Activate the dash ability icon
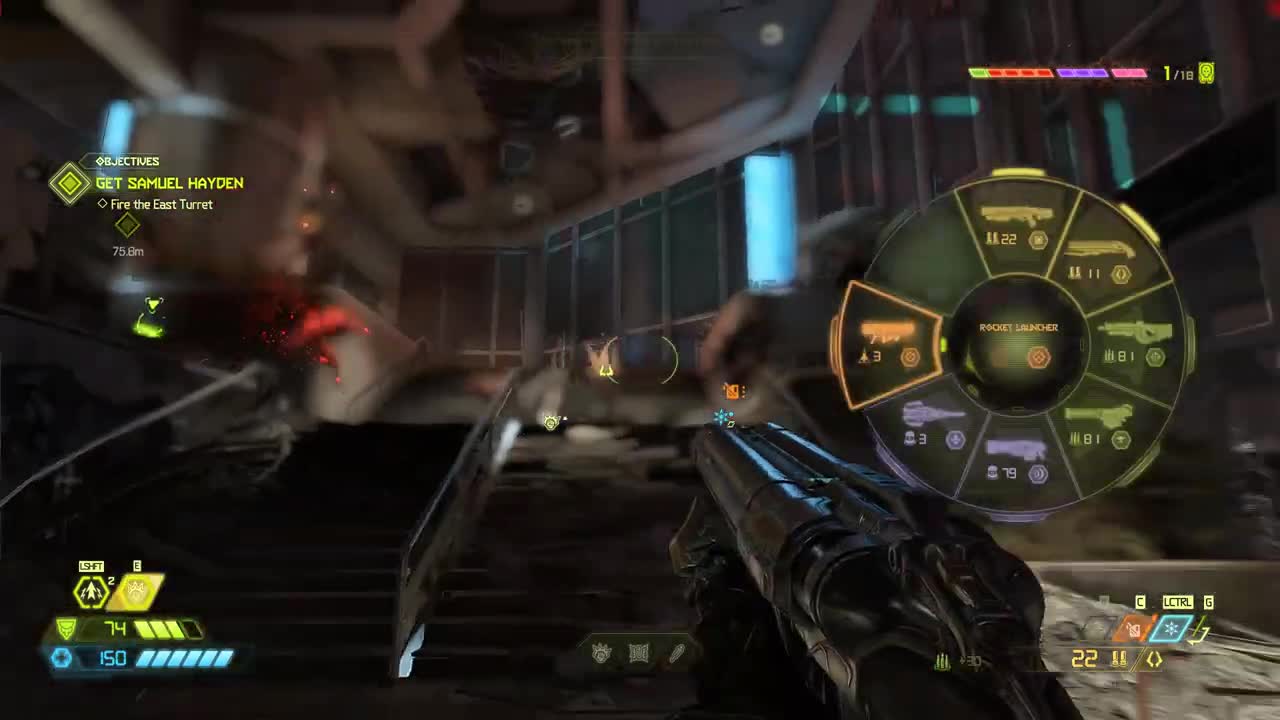The height and width of the screenshot is (720, 1280). click(x=92, y=592)
